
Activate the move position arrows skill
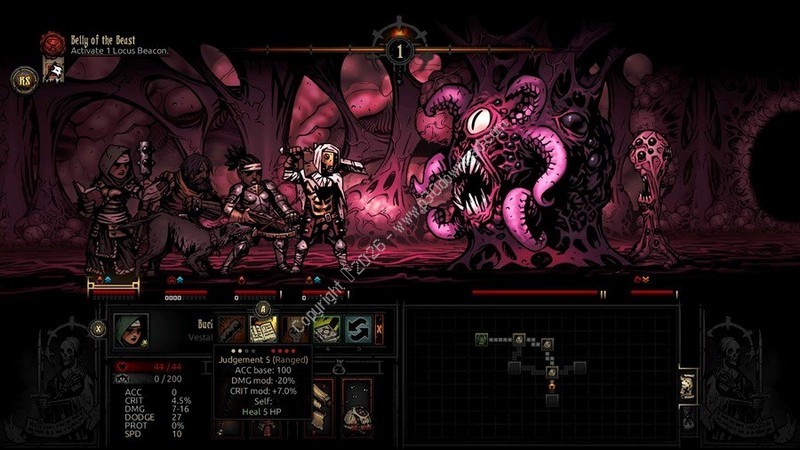(358, 329)
